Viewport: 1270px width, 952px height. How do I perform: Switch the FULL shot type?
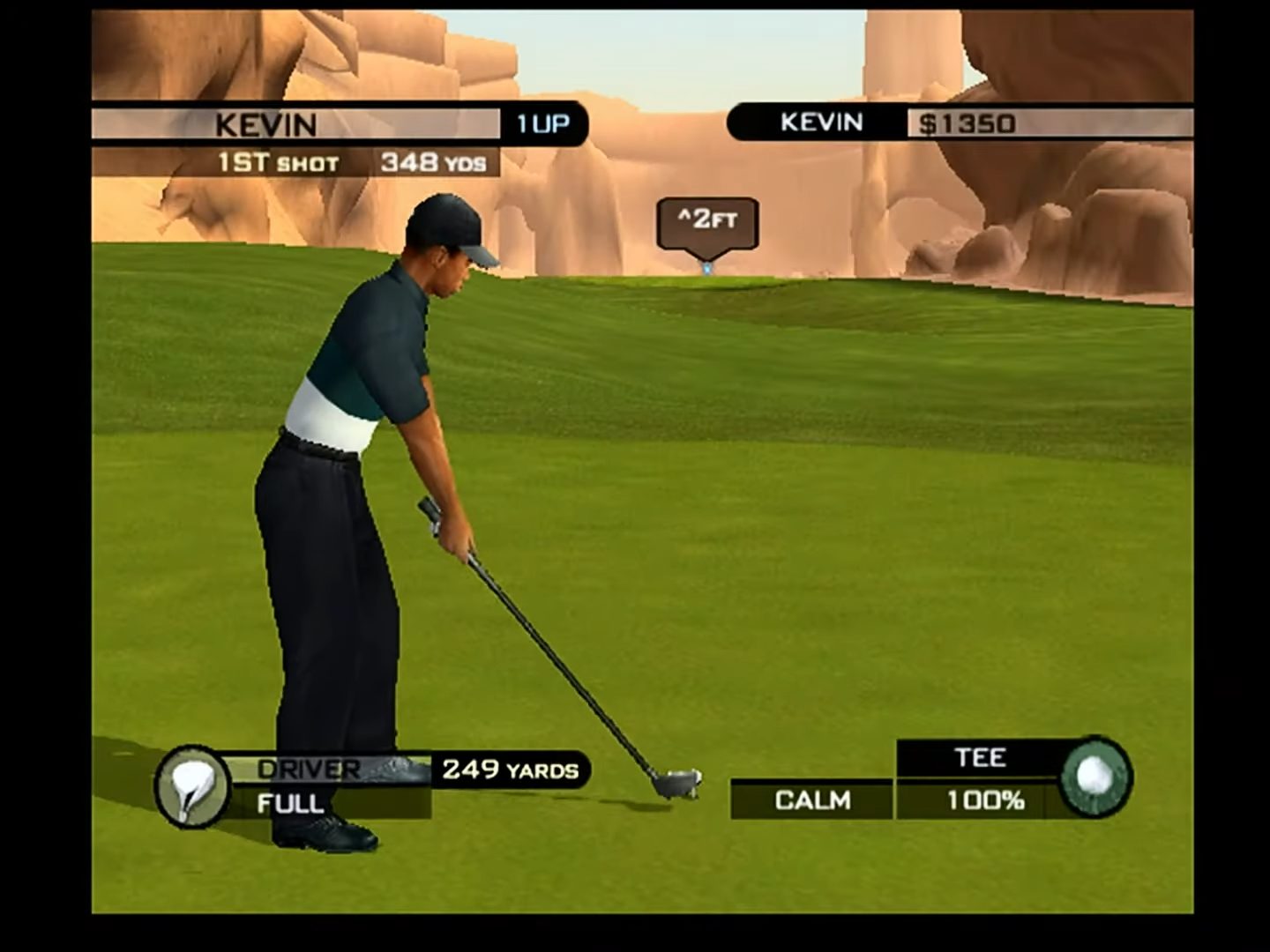click(291, 804)
